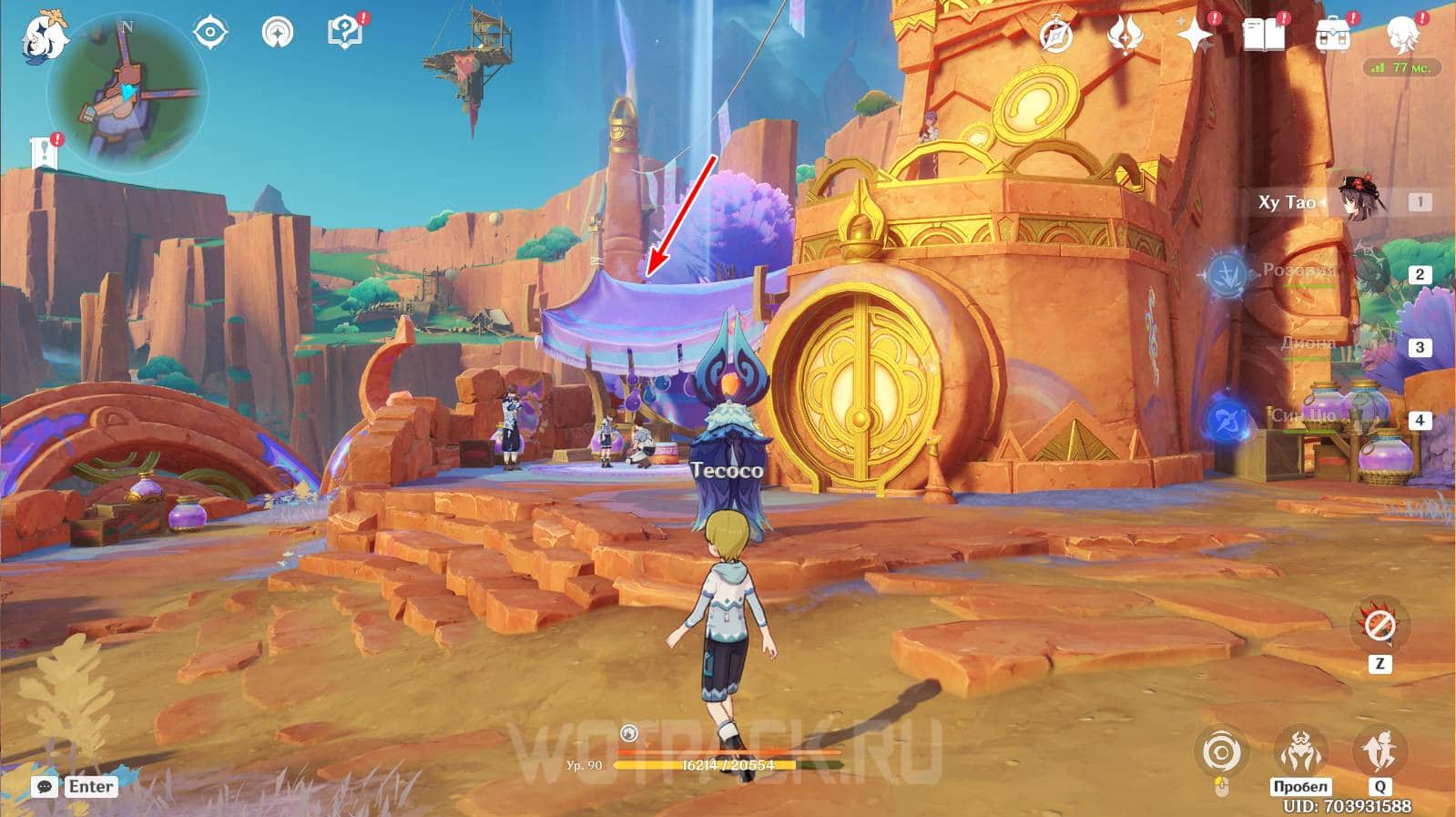This screenshot has width=1456, height=817.
Task: Open the tutorial icon with question mark
Action: [x=345, y=32]
